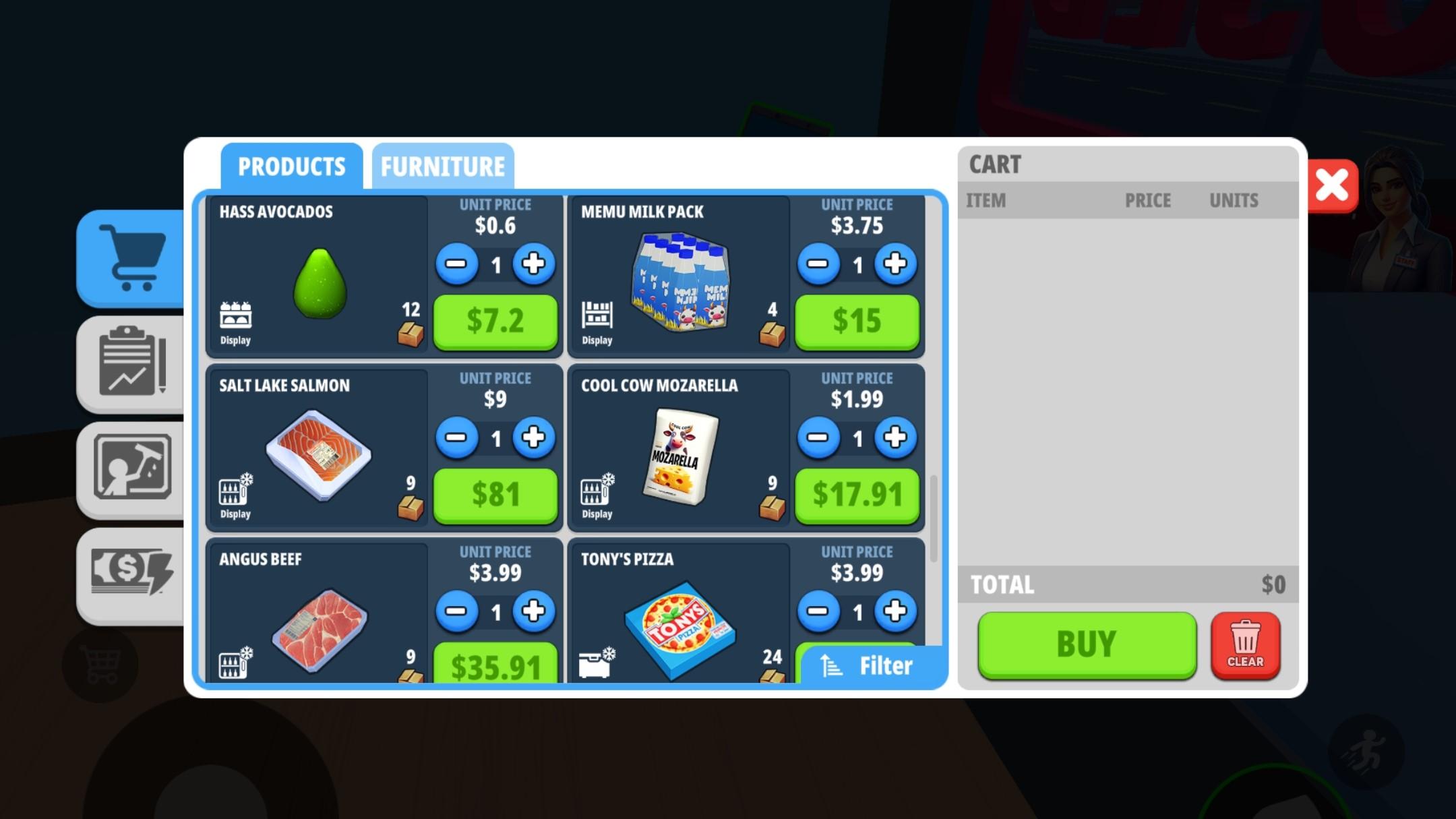Buy Hass Avocados for $7.2
This screenshot has width=1456, height=819.
point(495,322)
